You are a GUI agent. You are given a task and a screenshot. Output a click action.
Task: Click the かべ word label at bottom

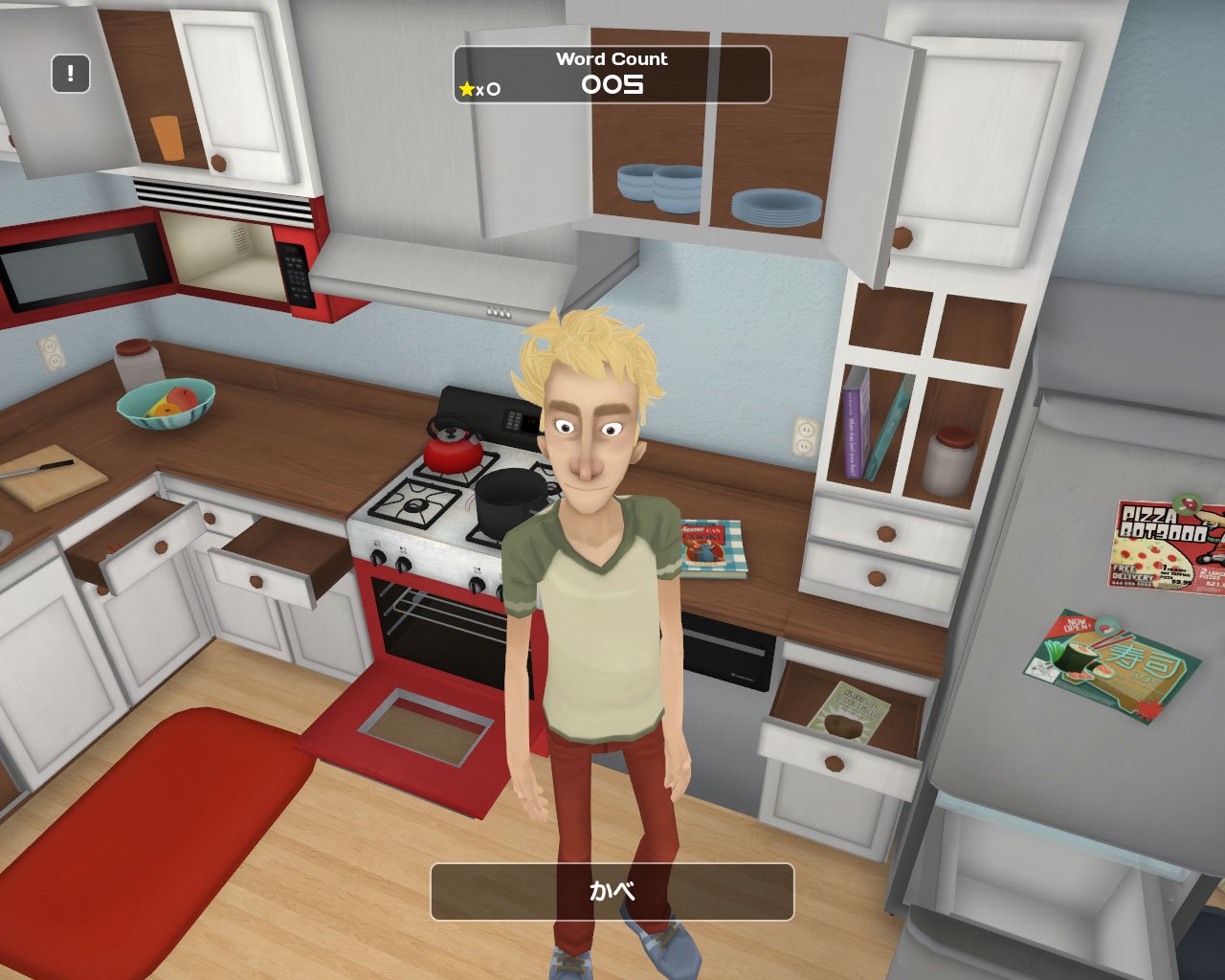click(612, 891)
